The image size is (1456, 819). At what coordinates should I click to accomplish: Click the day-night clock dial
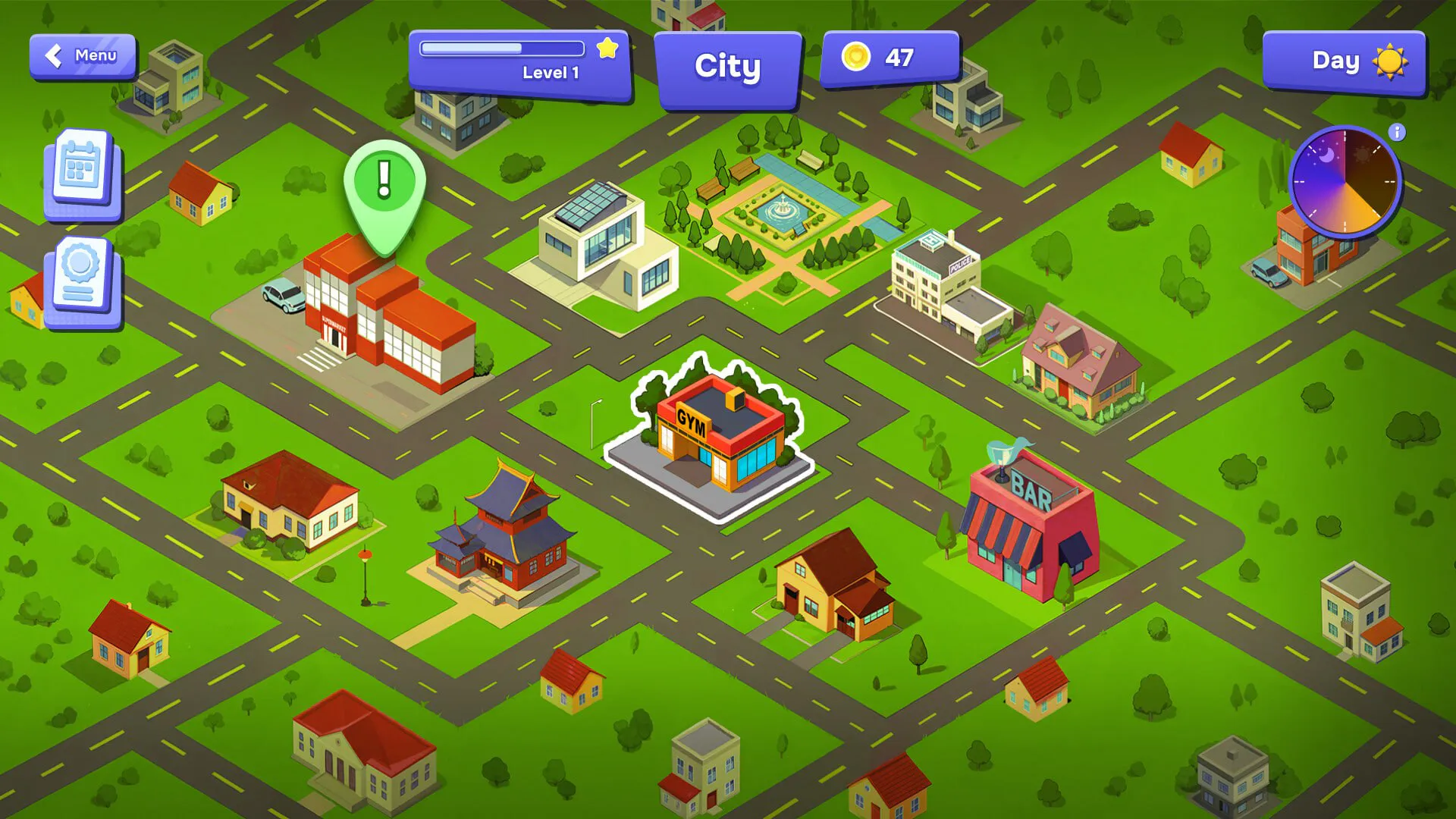click(x=1345, y=182)
